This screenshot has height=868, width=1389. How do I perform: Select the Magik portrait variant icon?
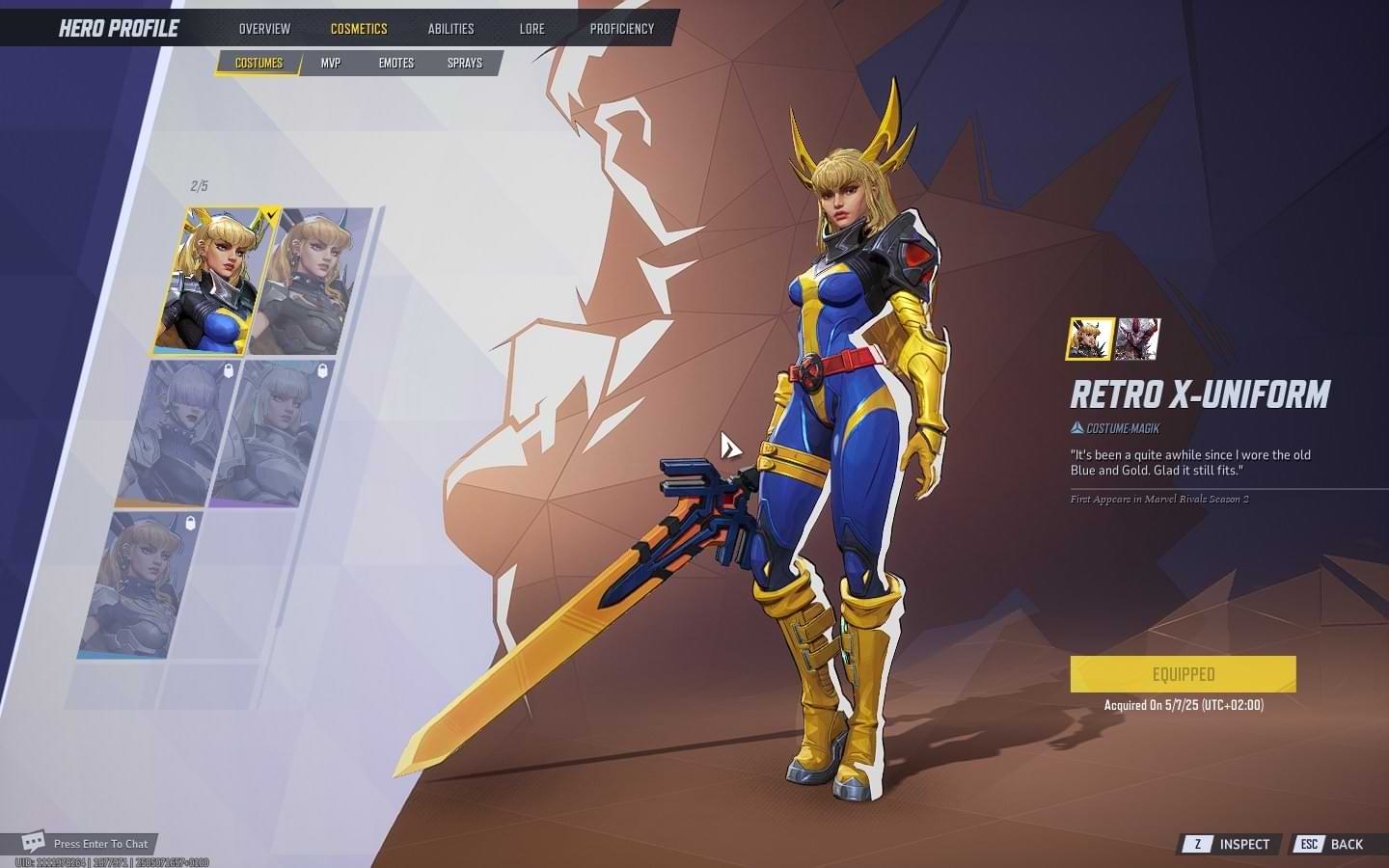point(1090,339)
